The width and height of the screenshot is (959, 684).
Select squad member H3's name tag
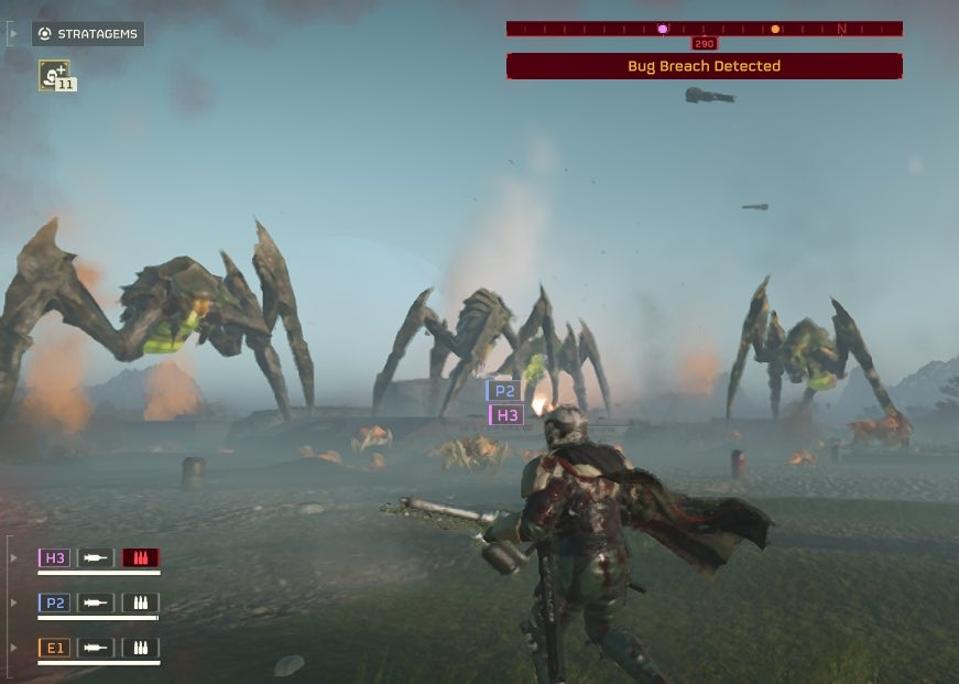tap(54, 558)
